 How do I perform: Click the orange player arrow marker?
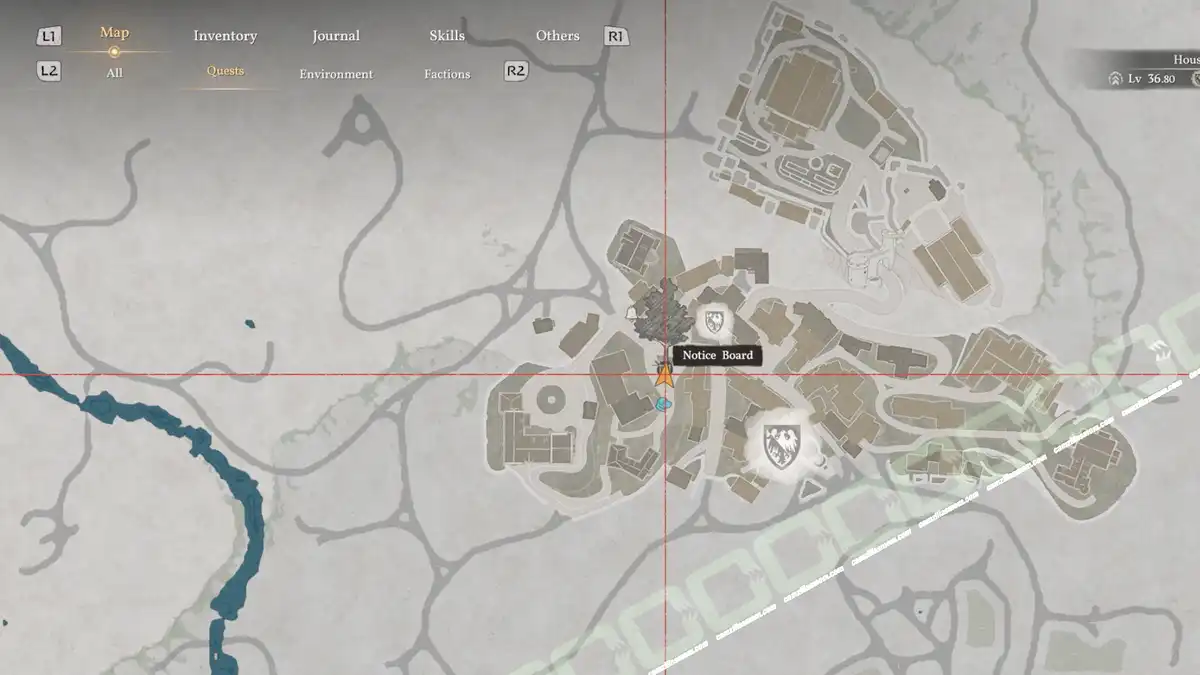(x=664, y=376)
